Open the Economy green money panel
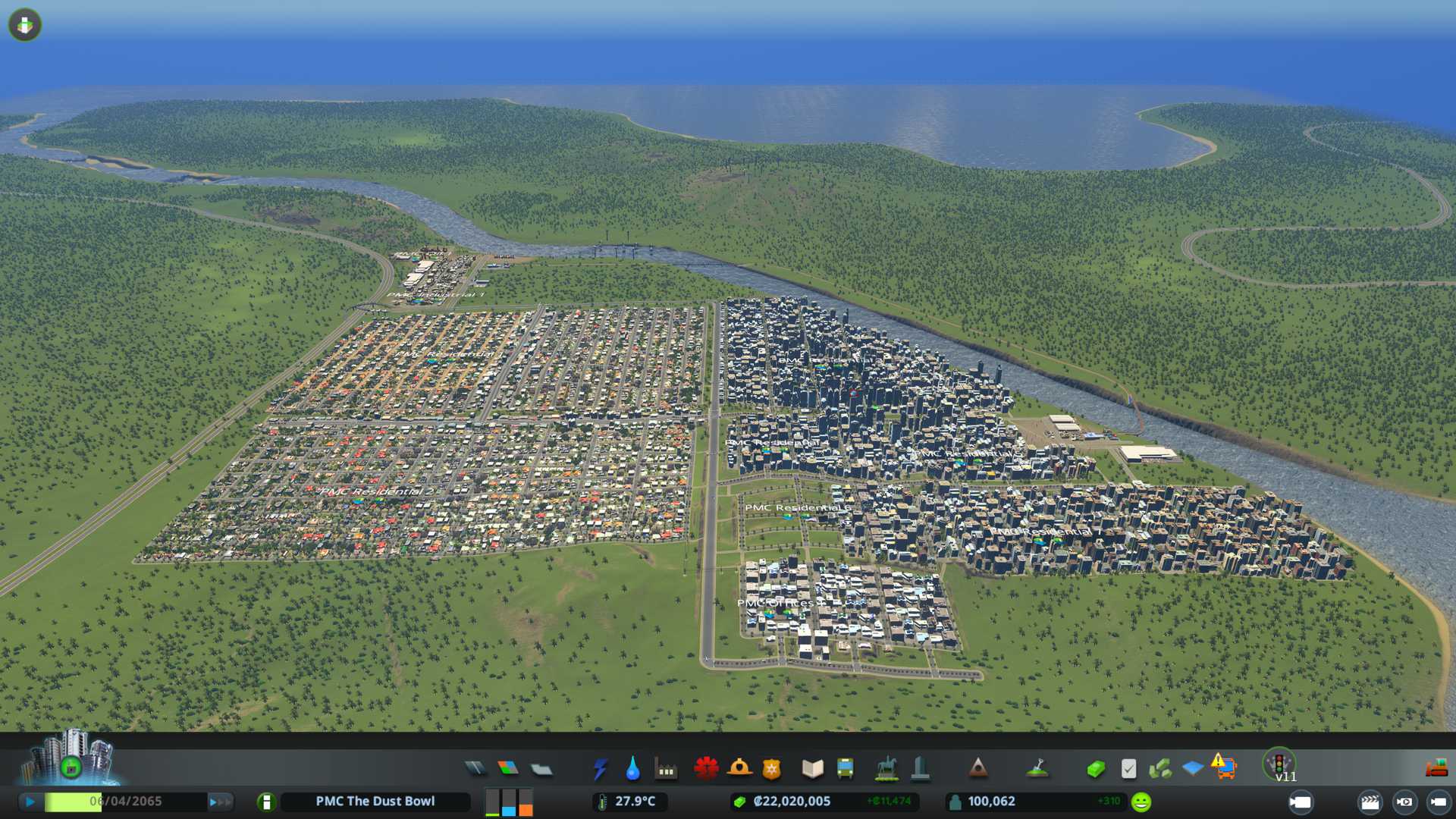The width and height of the screenshot is (1456, 819). point(1095,769)
